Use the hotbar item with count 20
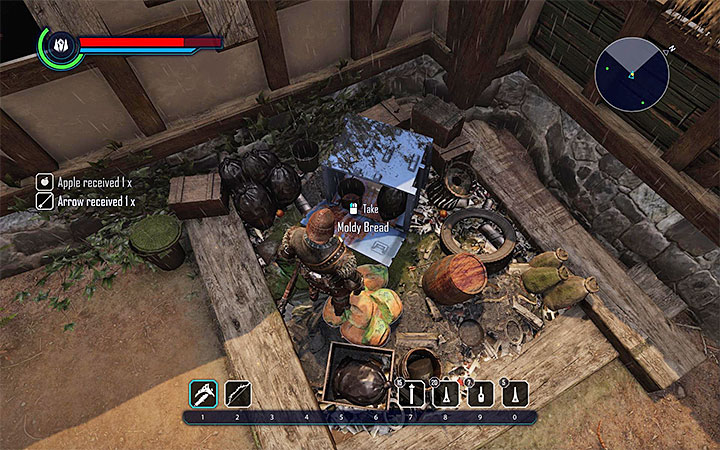The height and width of the screenshot is (450, 720). click(446, 394)
